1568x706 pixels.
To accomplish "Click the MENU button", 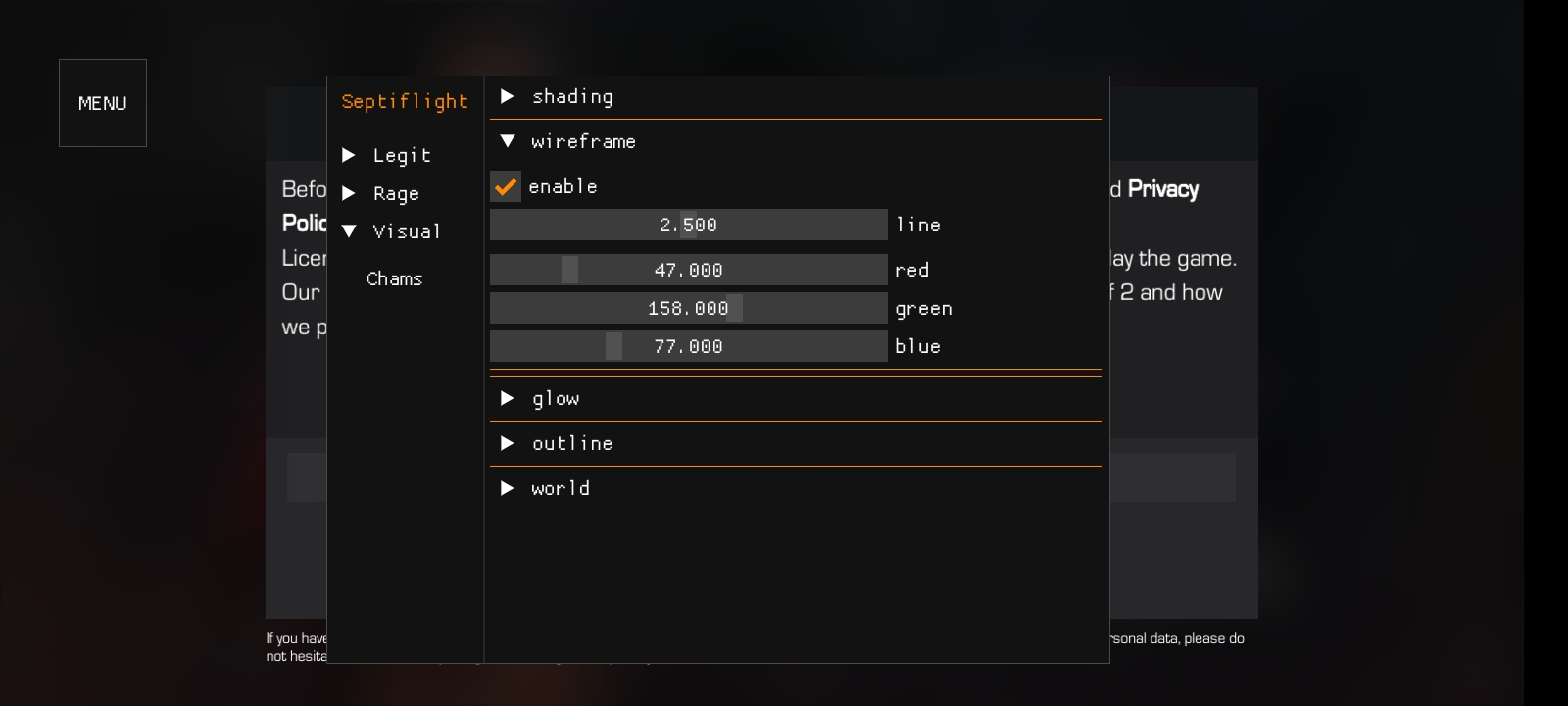I will click(102, 103).
